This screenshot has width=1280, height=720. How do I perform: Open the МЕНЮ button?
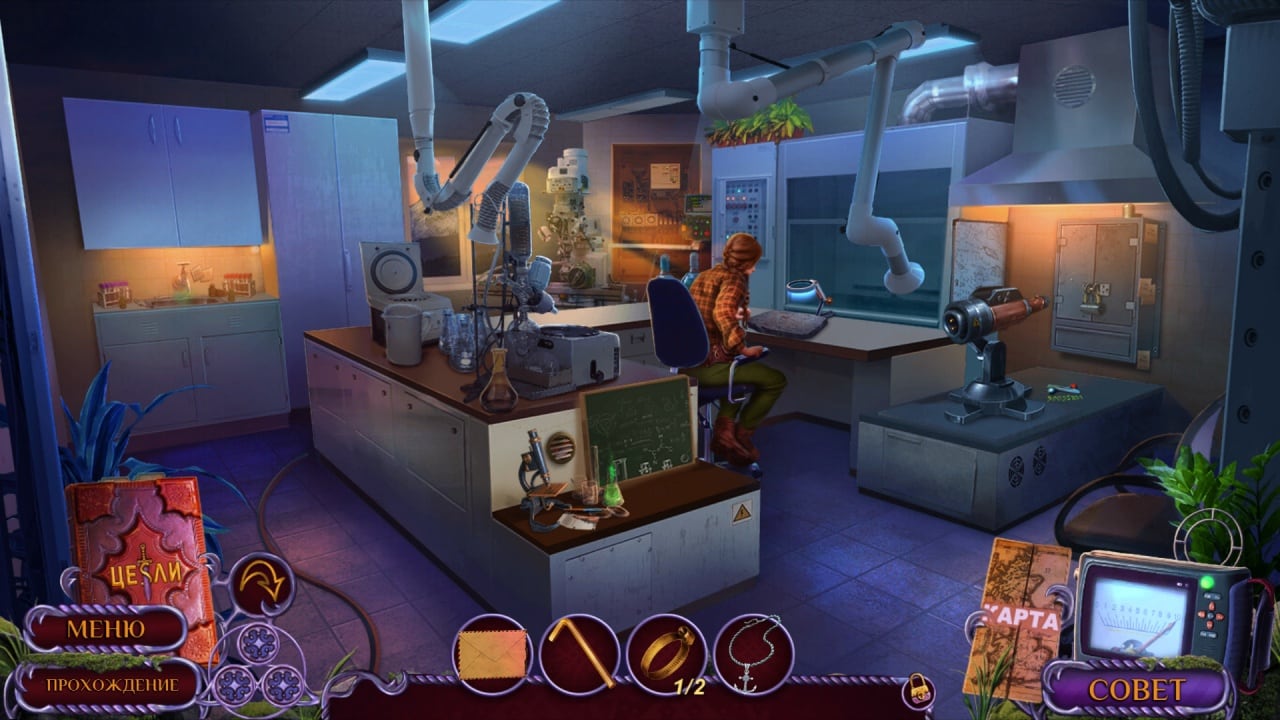pyautogui.click(x=105, y=629)
